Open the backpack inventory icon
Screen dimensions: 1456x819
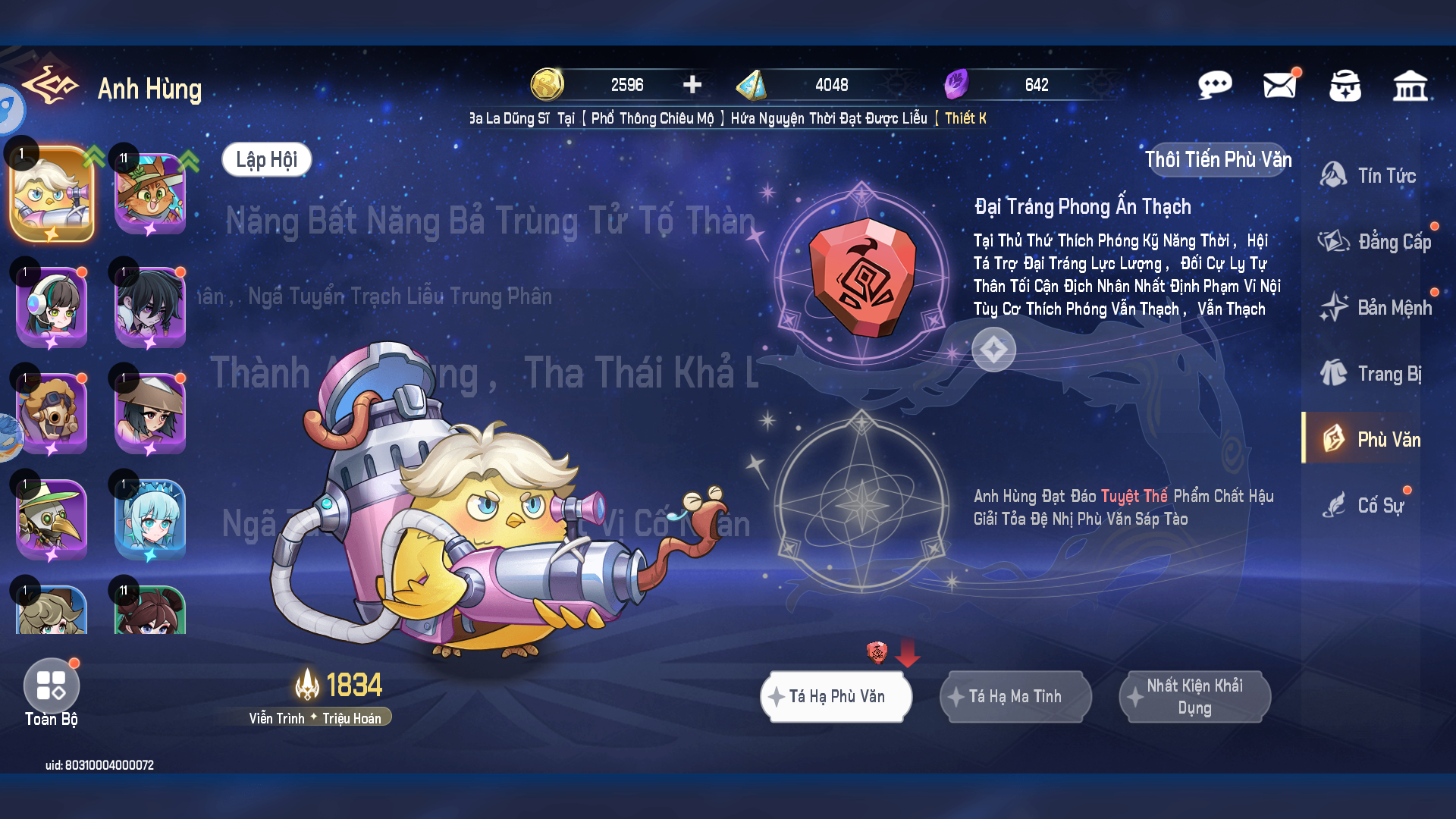tap(1345, 86)
